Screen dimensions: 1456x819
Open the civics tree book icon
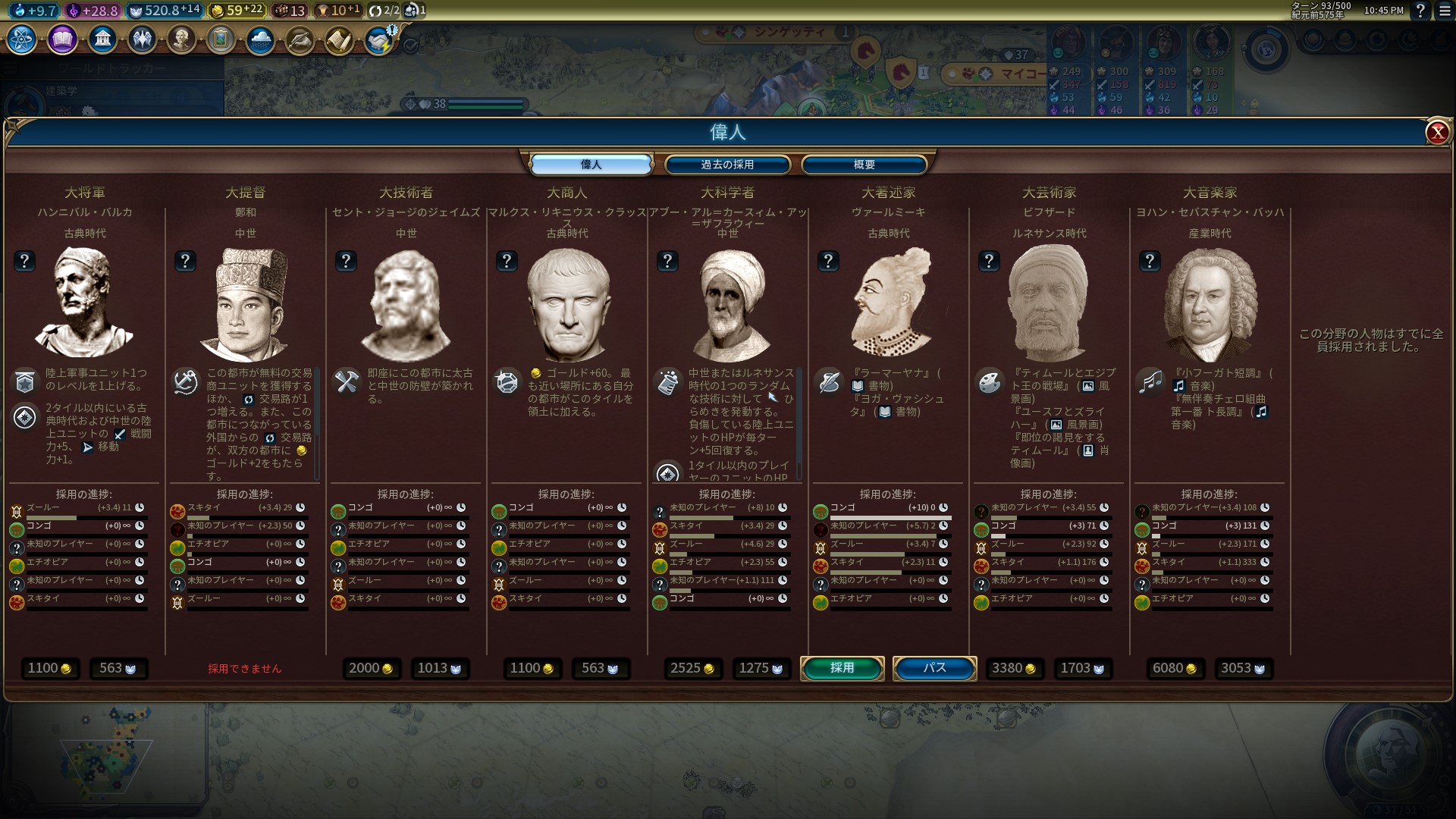point(62,39)
